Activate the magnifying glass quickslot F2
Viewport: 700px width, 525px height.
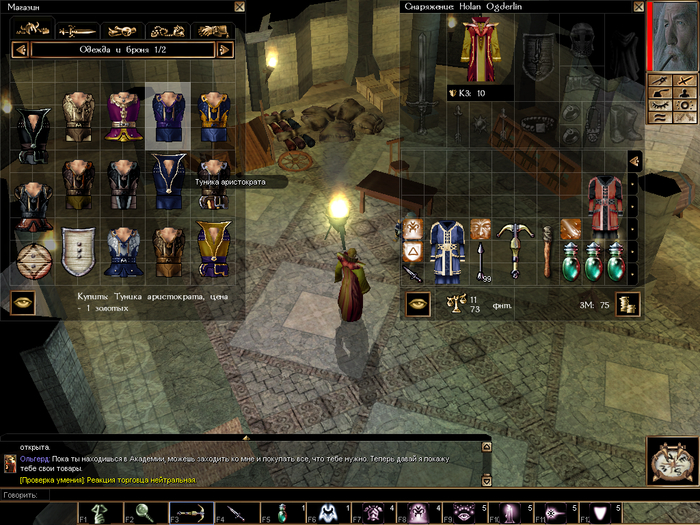click(144, 512)
